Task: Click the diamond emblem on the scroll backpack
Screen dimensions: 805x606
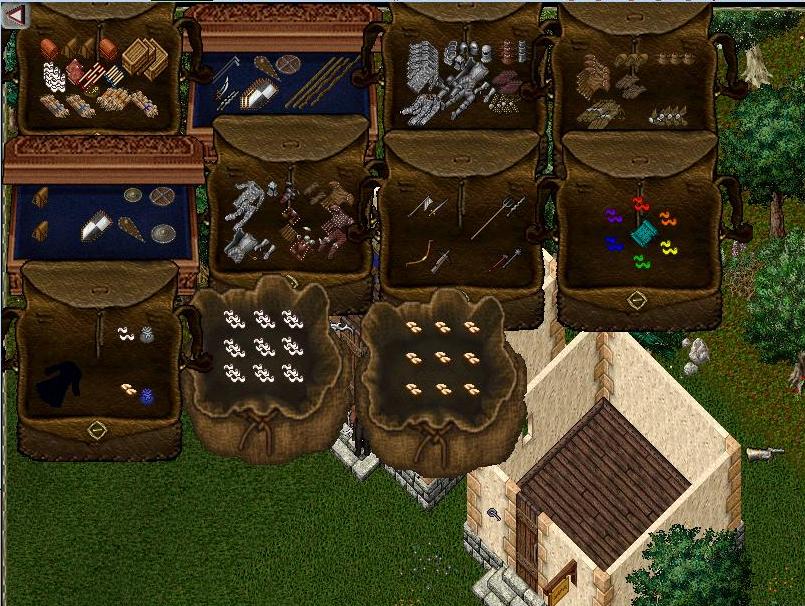Action: pos(636,299)
